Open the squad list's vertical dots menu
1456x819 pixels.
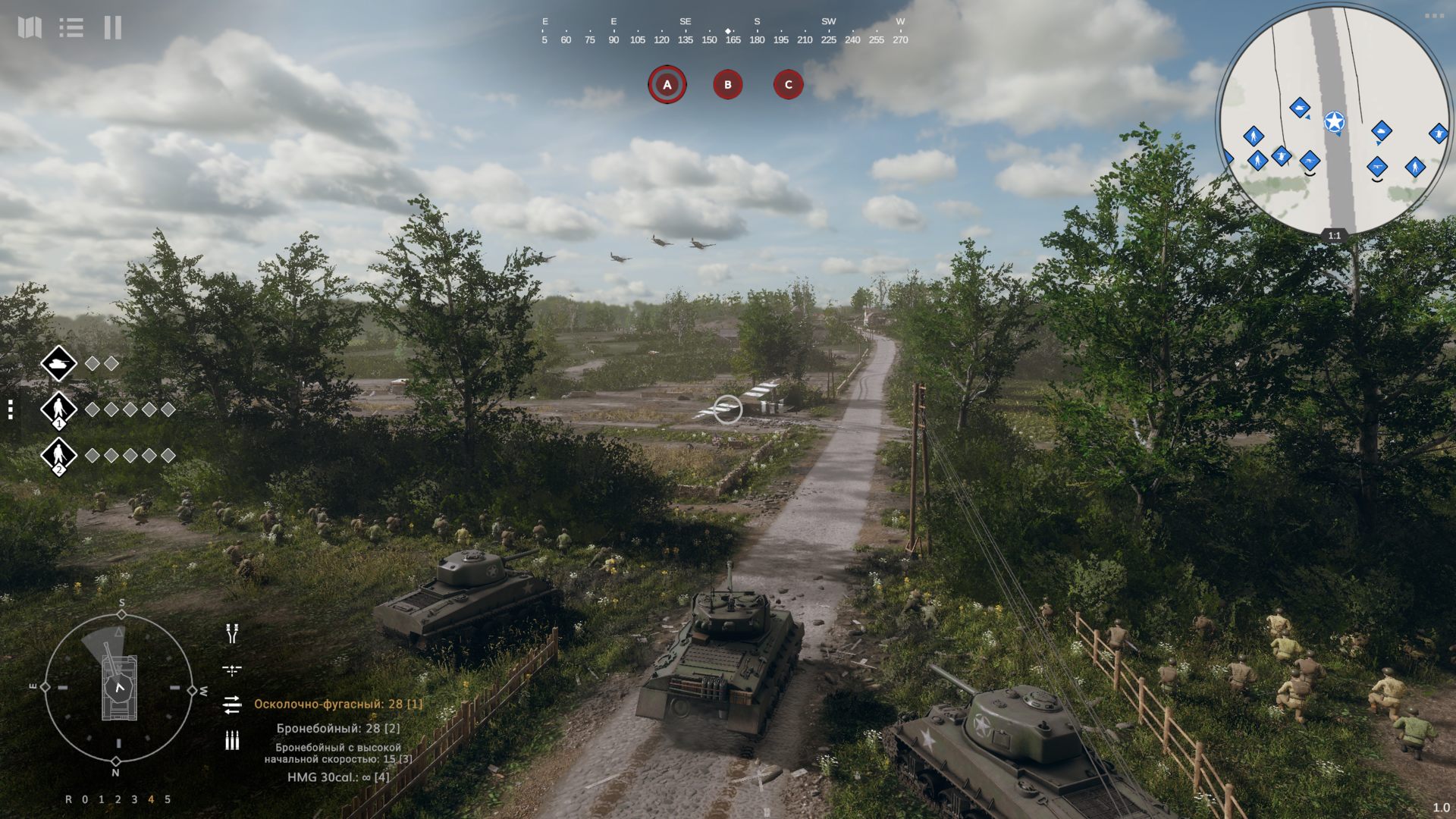click(x=11, y=410)
